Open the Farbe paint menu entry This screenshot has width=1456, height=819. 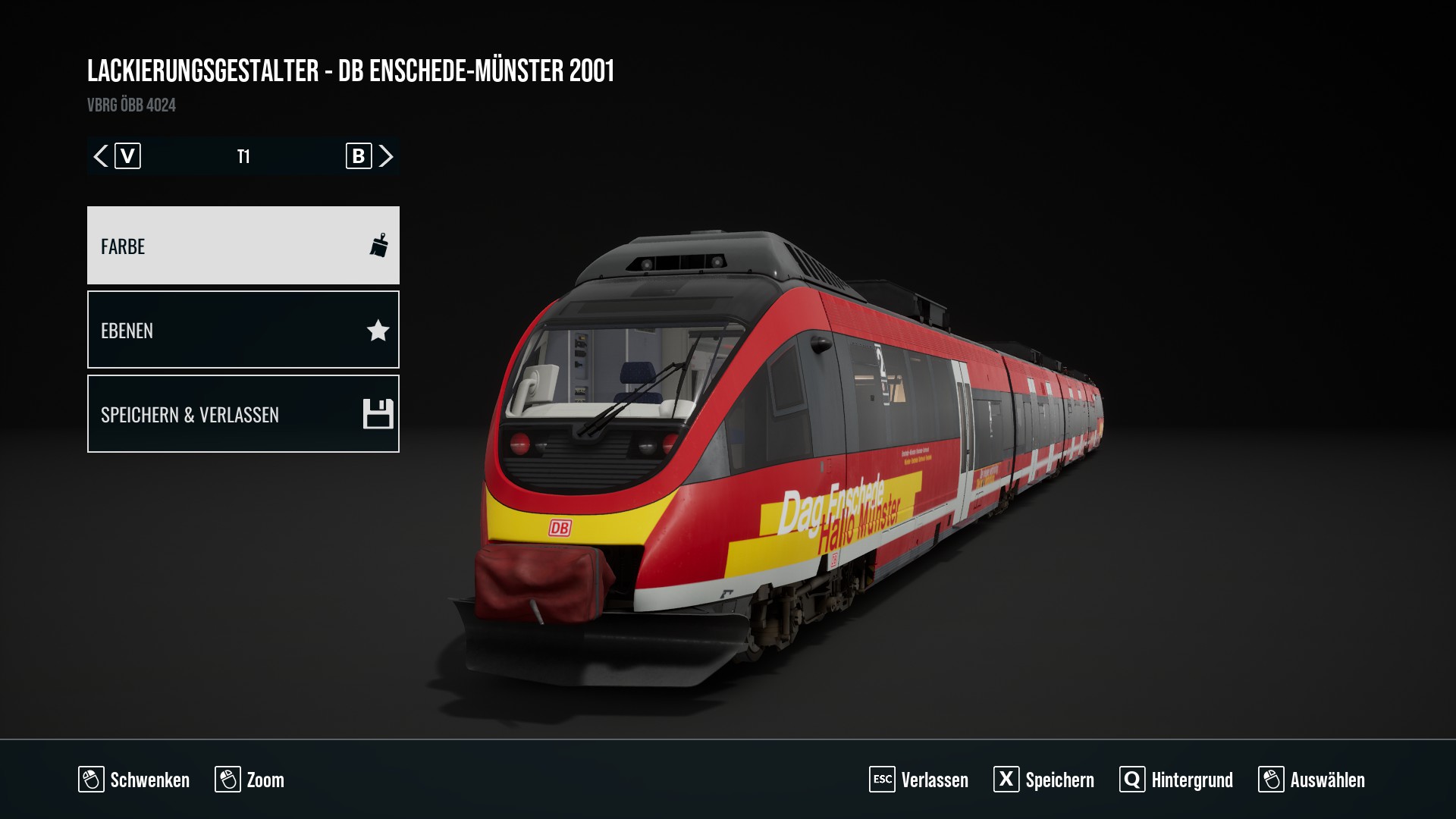point(243,246)
